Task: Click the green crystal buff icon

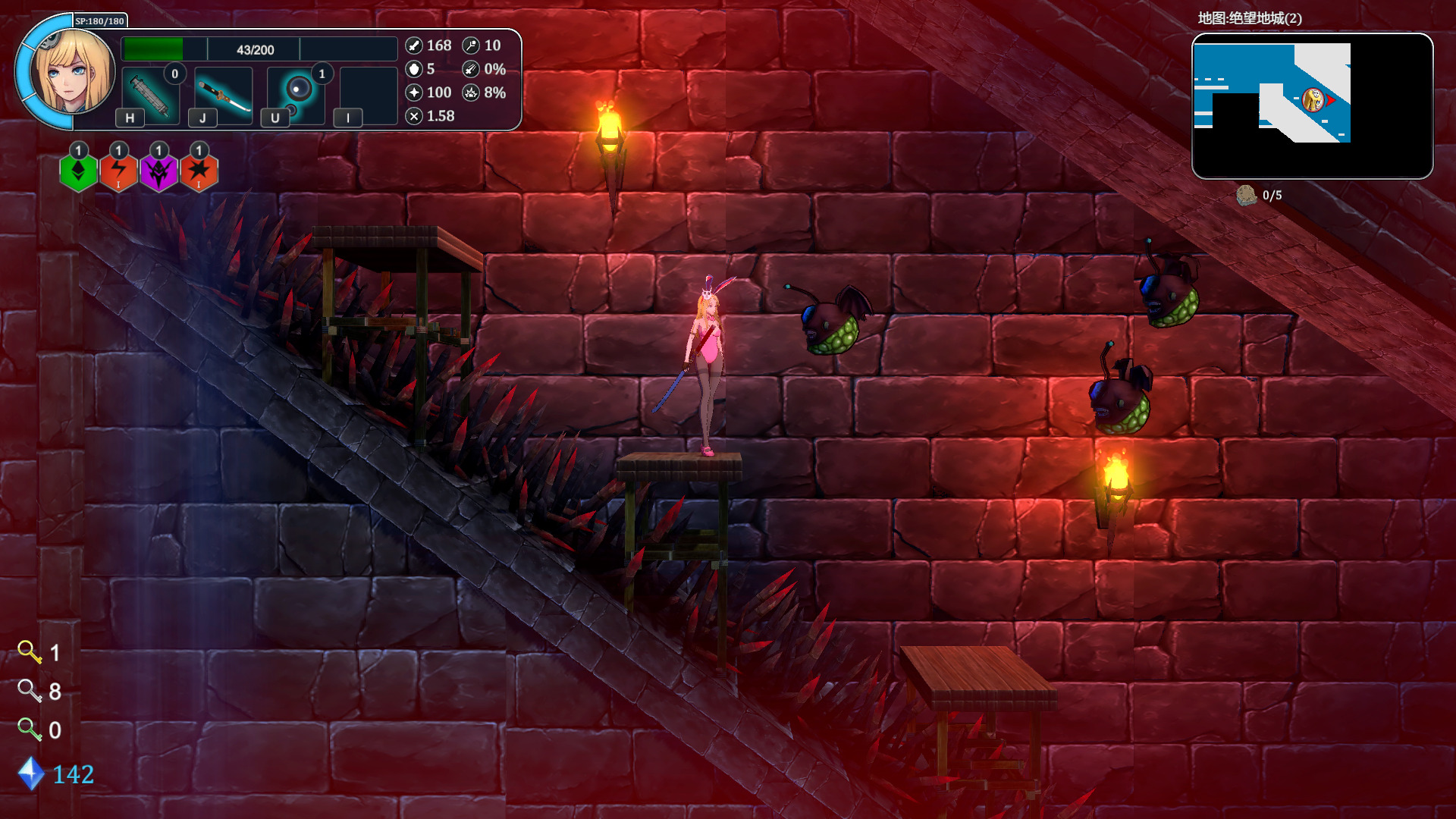Action: [x=78, y=172]
